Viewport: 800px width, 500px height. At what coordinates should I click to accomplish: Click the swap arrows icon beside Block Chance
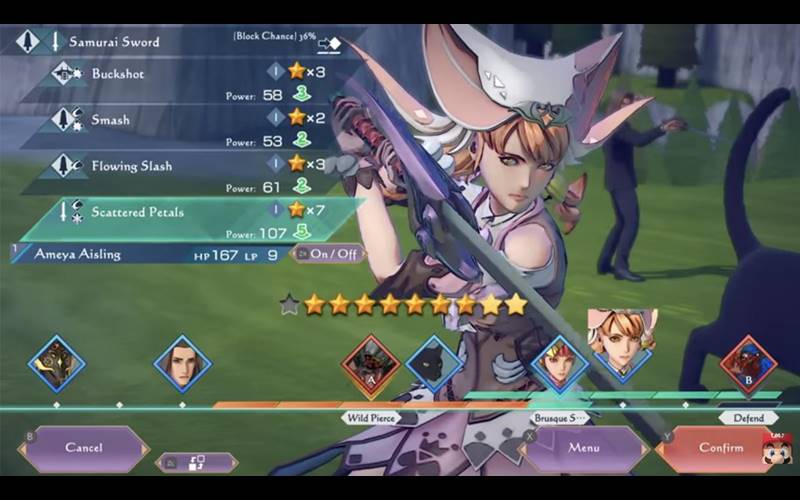coord(330,43)
